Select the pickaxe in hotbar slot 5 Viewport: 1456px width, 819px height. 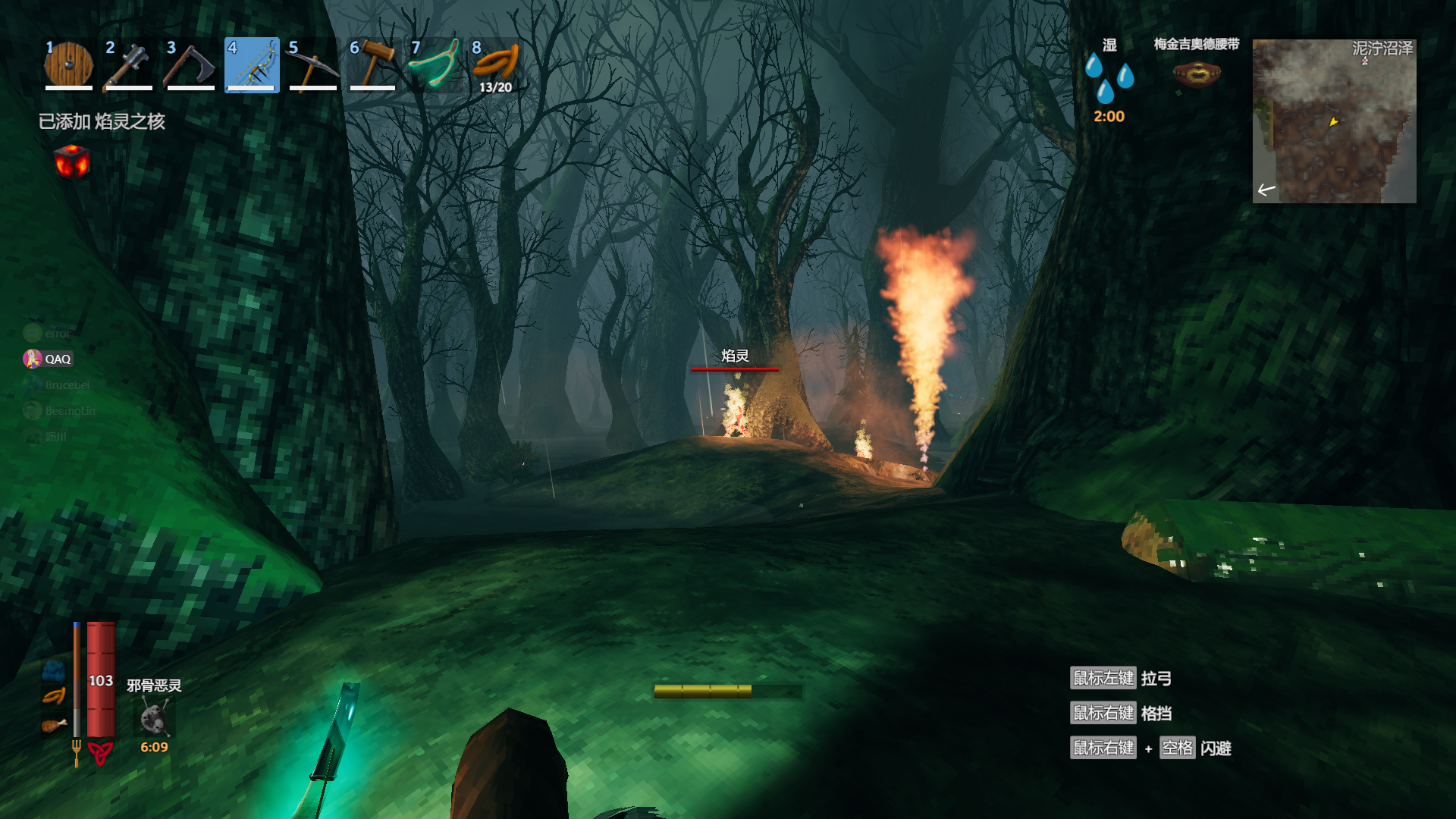[312, 65]
